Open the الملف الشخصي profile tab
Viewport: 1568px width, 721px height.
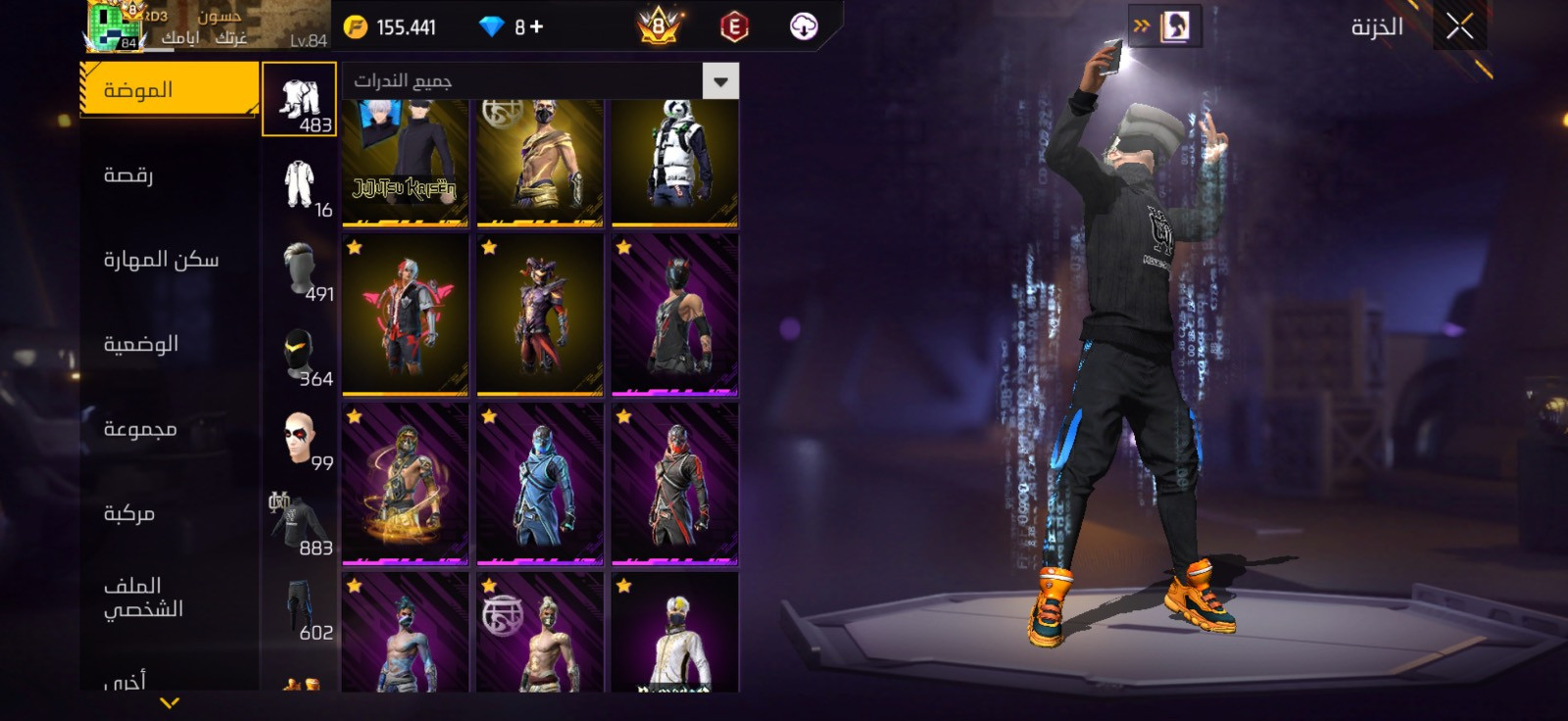point(143,598)
